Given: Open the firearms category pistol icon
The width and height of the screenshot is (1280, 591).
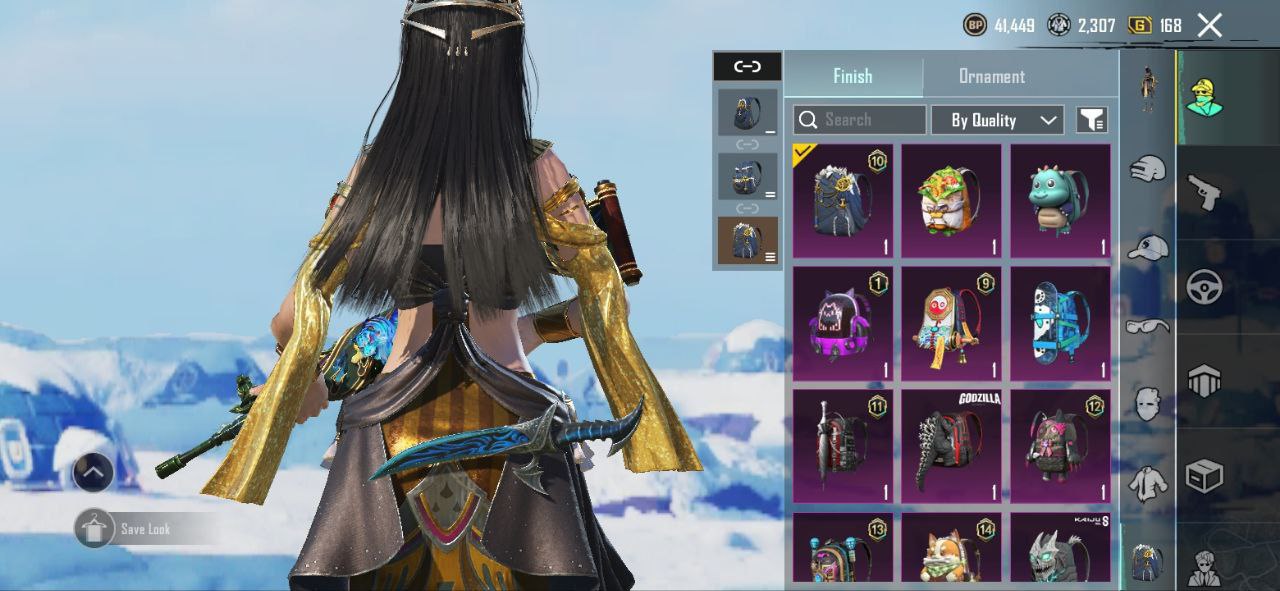Looking at the screenshot, I should tap(1204, 192).
